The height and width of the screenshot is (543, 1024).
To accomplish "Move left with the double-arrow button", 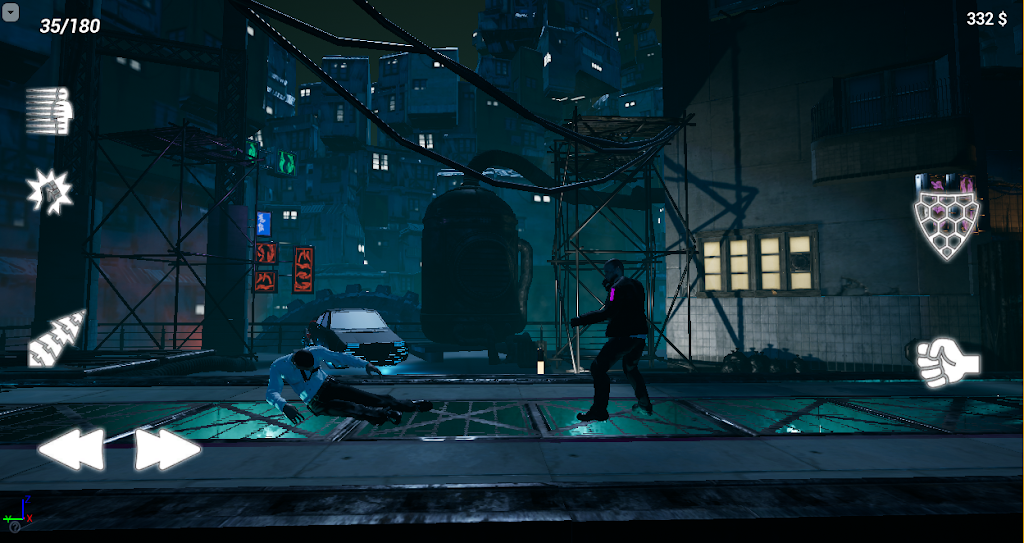I will point(71,450).
